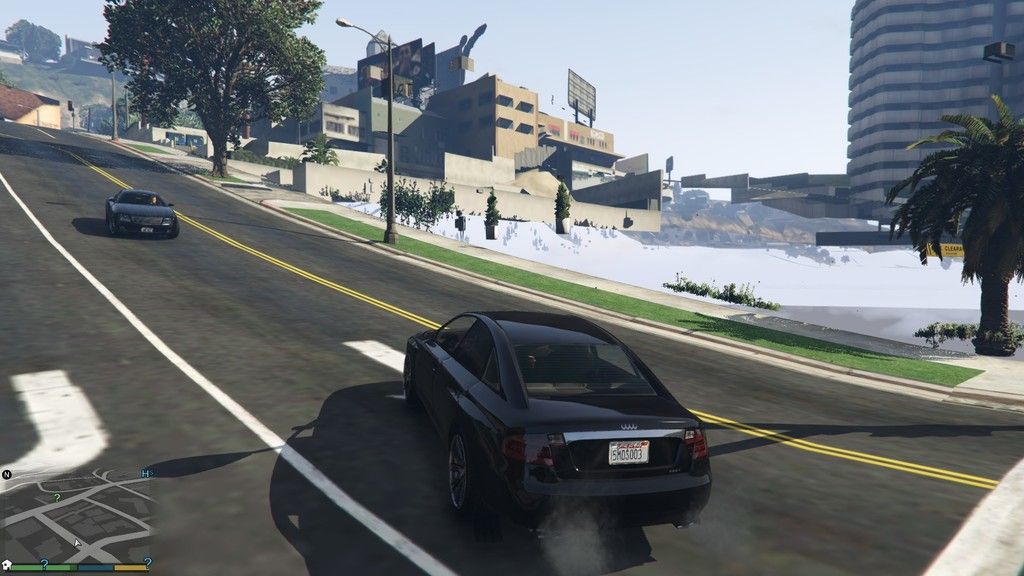Viewport: 1024px width, 576px height.
Task: Click the minimap in the corner
Action: (78, 516)
